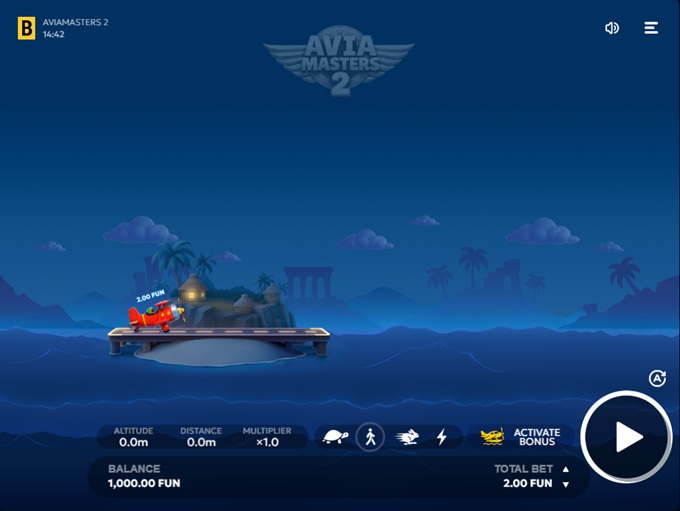
Task: Toggle the sound speaker icon
Action: [612, 28]
